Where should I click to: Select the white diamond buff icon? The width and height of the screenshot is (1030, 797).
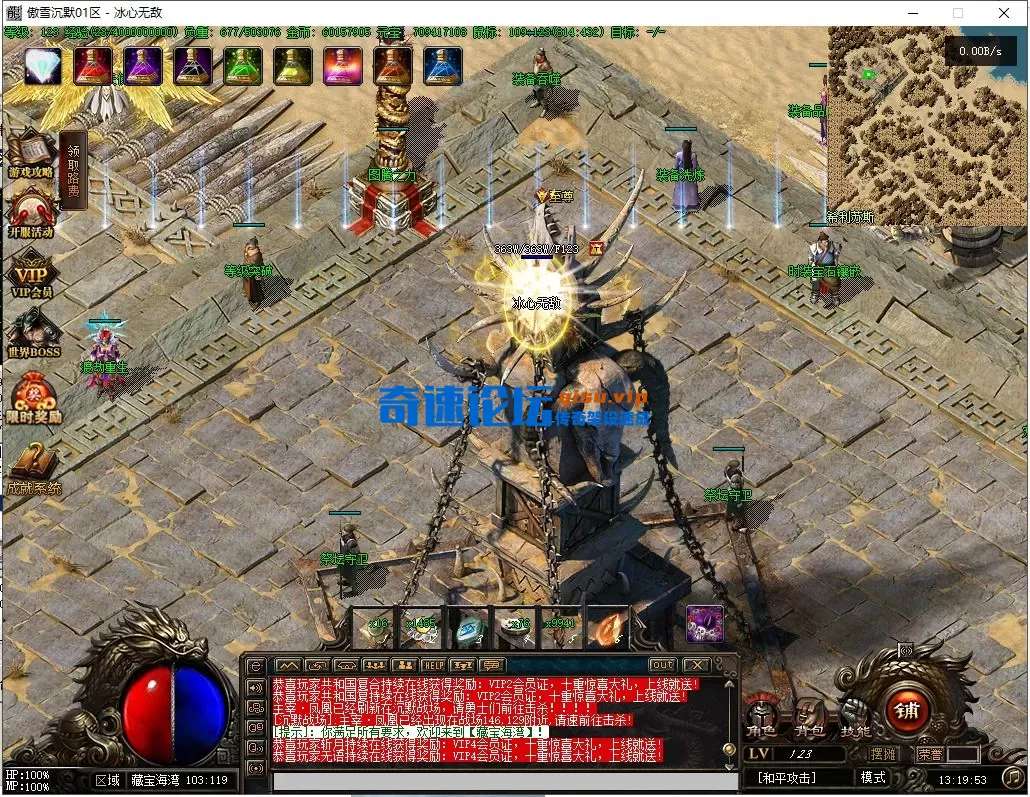click(43, 66)
